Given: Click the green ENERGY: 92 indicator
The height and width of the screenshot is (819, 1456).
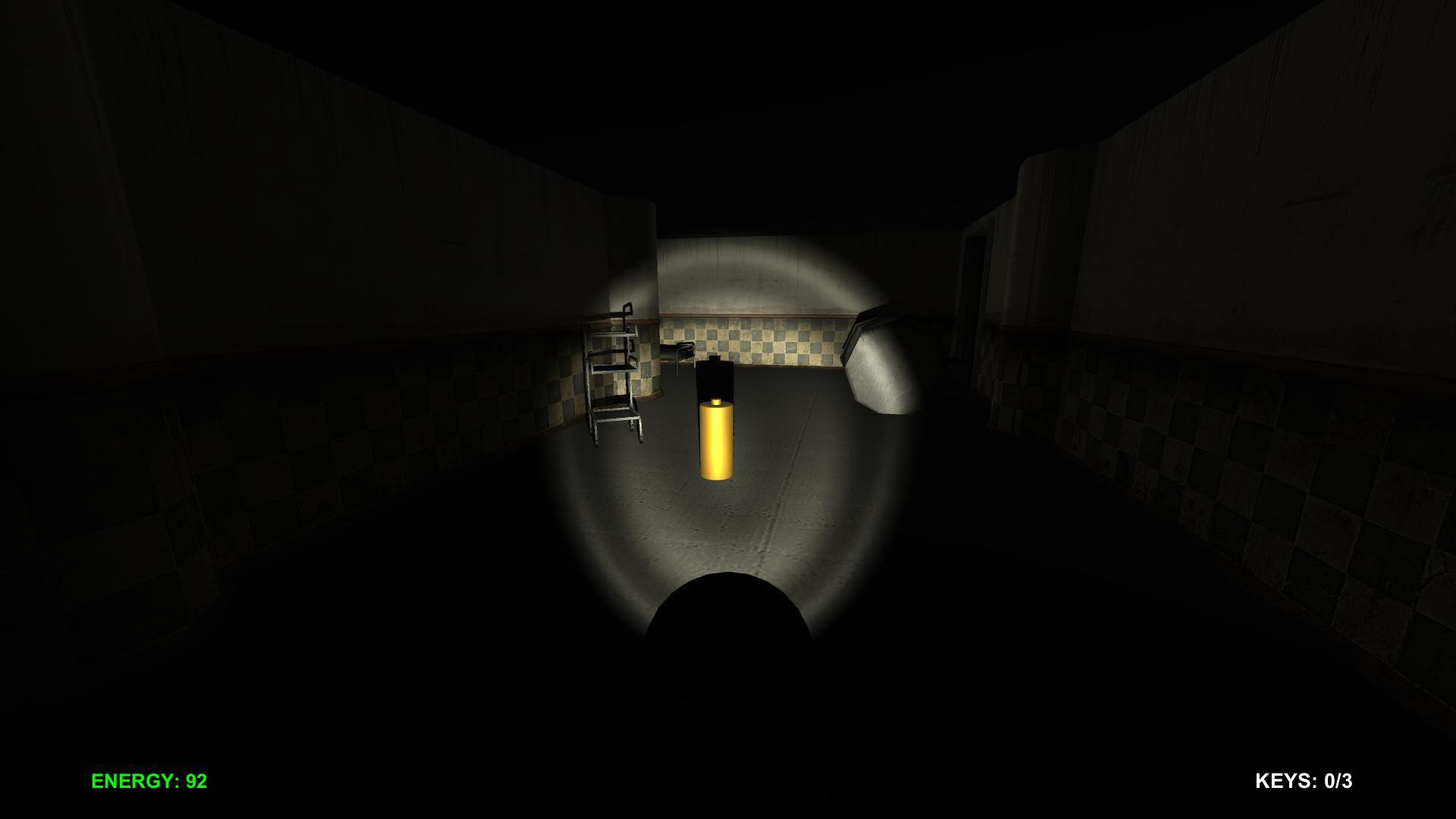Looking at the screenshot, I should pyautogui.click(x=149, y=780).
